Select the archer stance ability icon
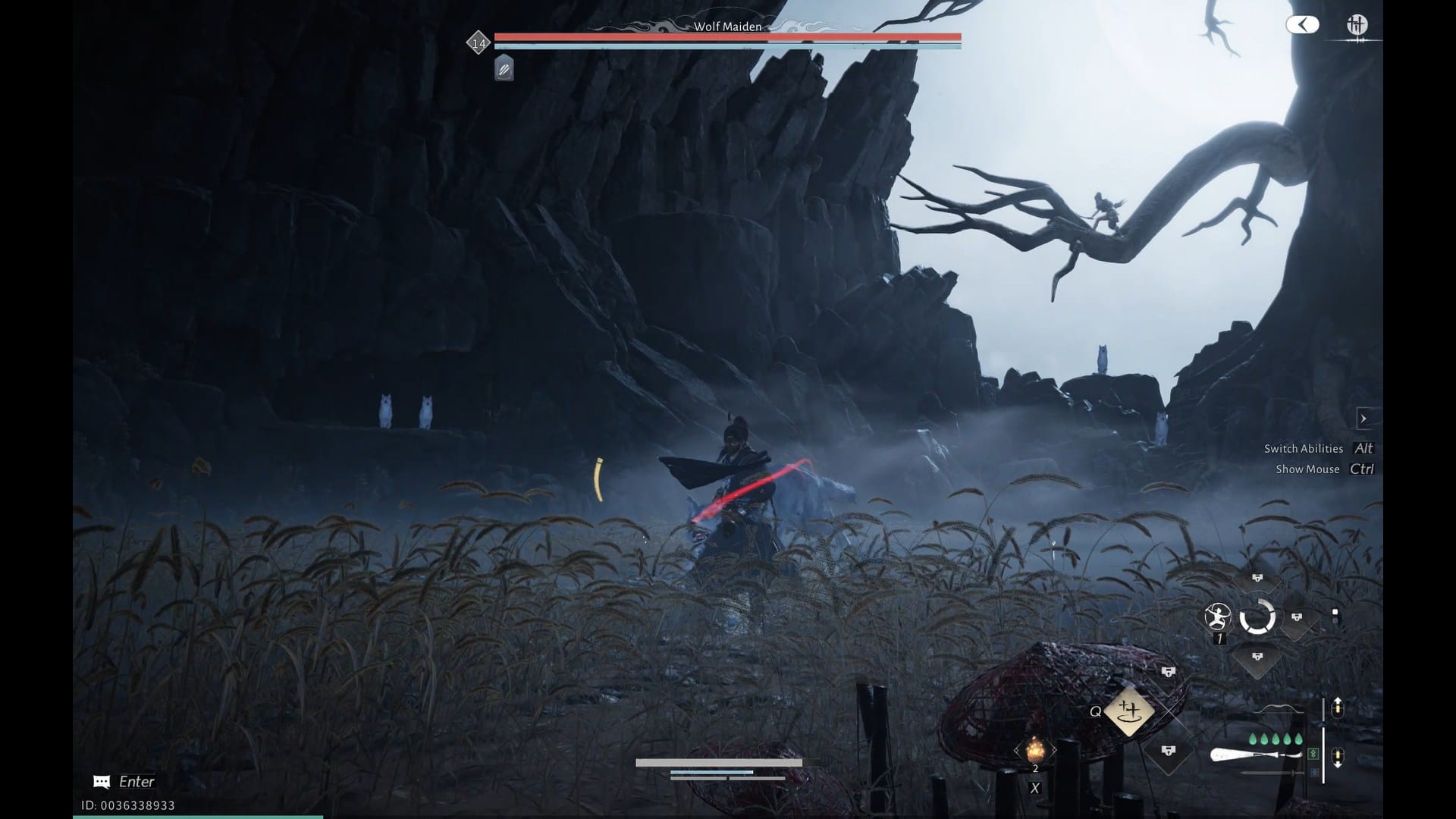This screenshot has width=1456, height=819. coord(1217,617)
